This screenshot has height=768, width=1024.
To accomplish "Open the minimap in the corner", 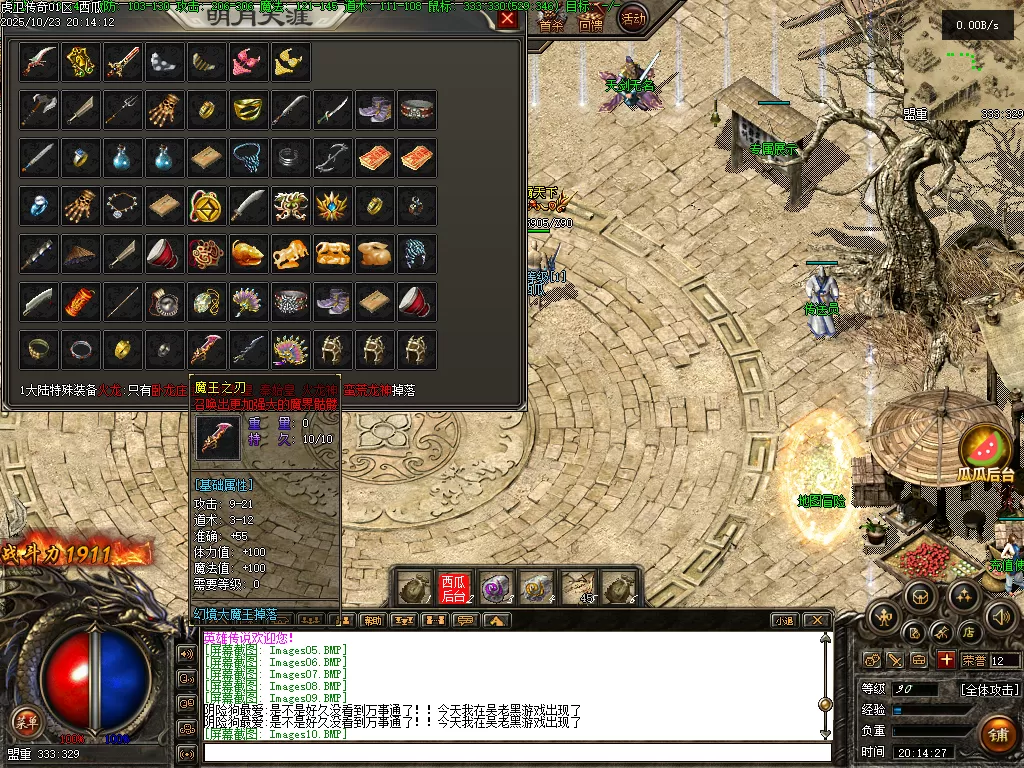I will 962,65.
